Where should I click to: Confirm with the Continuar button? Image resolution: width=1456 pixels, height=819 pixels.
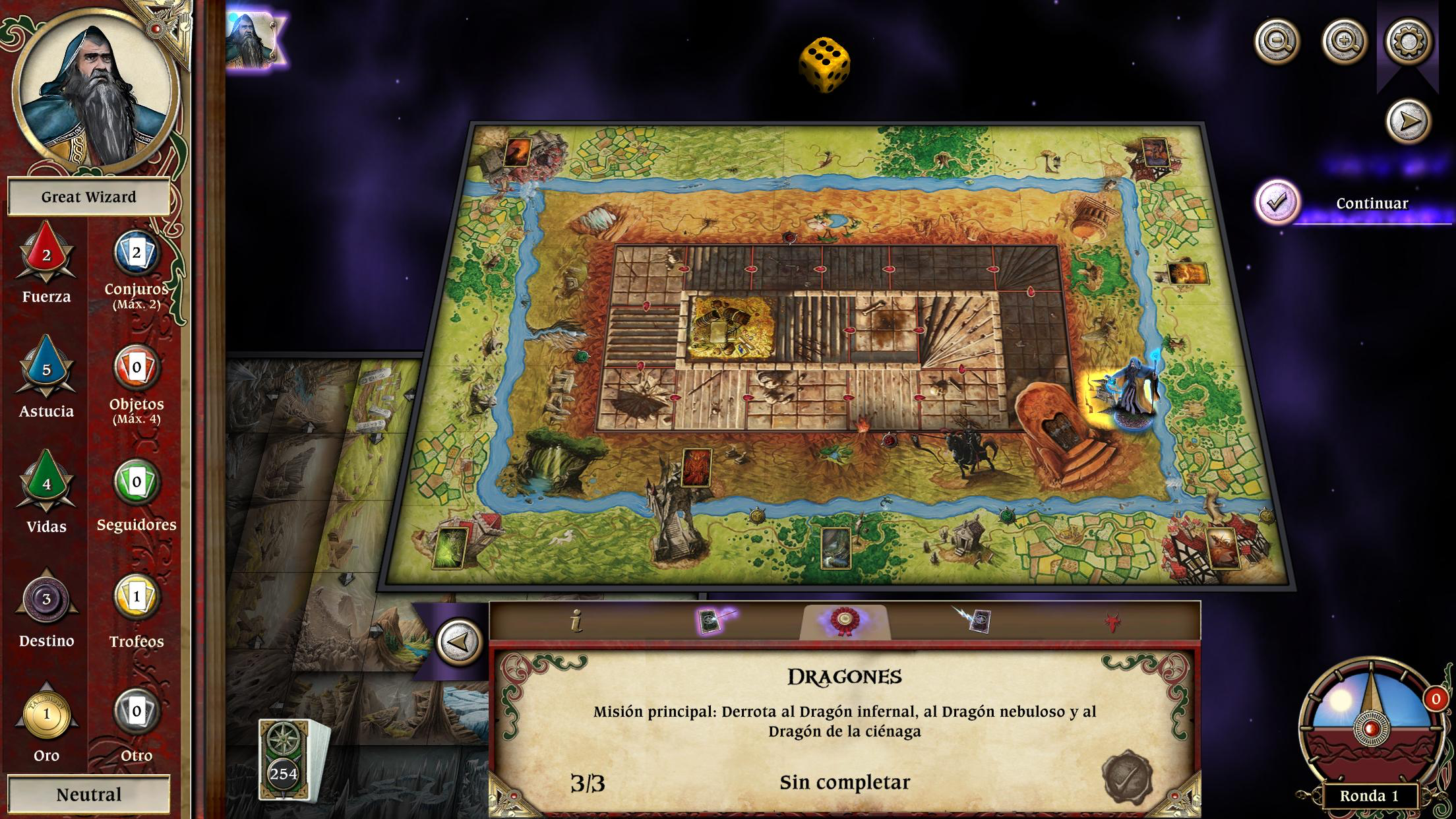pos(1277,202)
